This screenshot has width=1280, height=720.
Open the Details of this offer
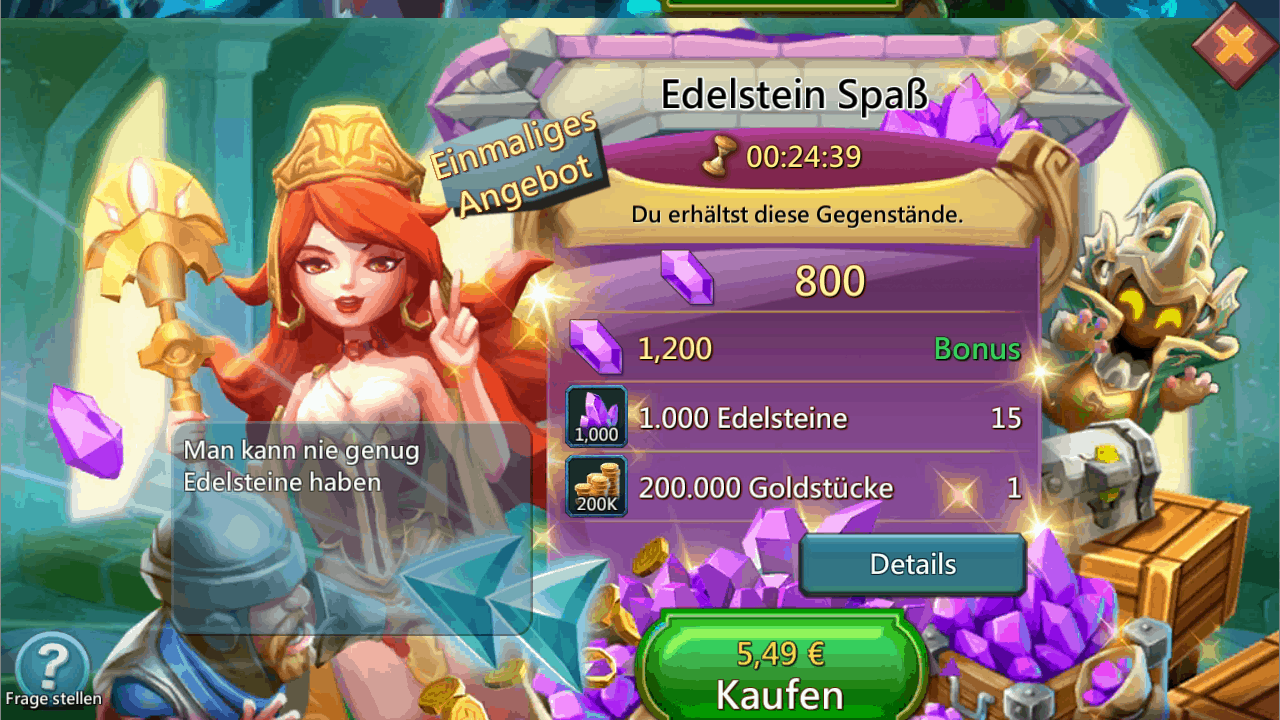(x=912, y=565)
